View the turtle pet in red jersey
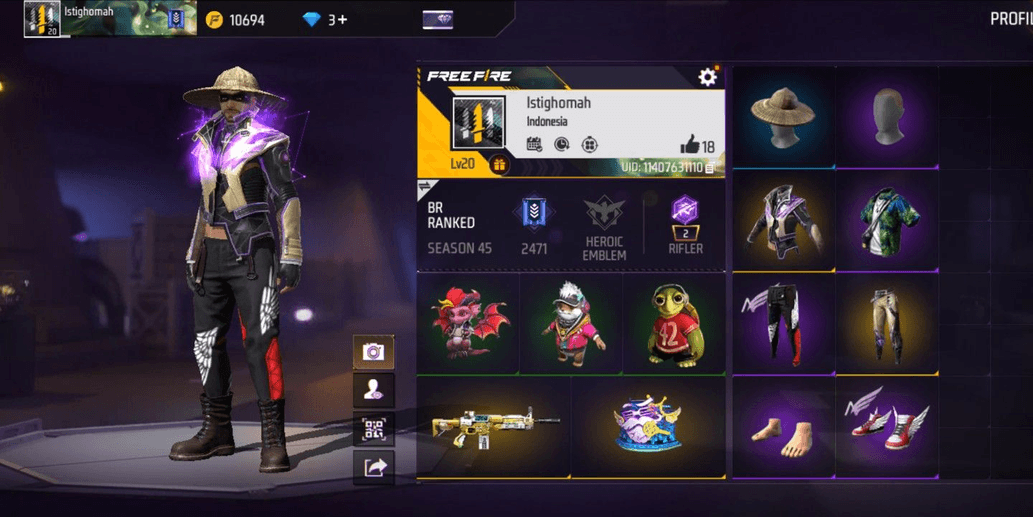The image size is (1033, 517). click(674, 322)
